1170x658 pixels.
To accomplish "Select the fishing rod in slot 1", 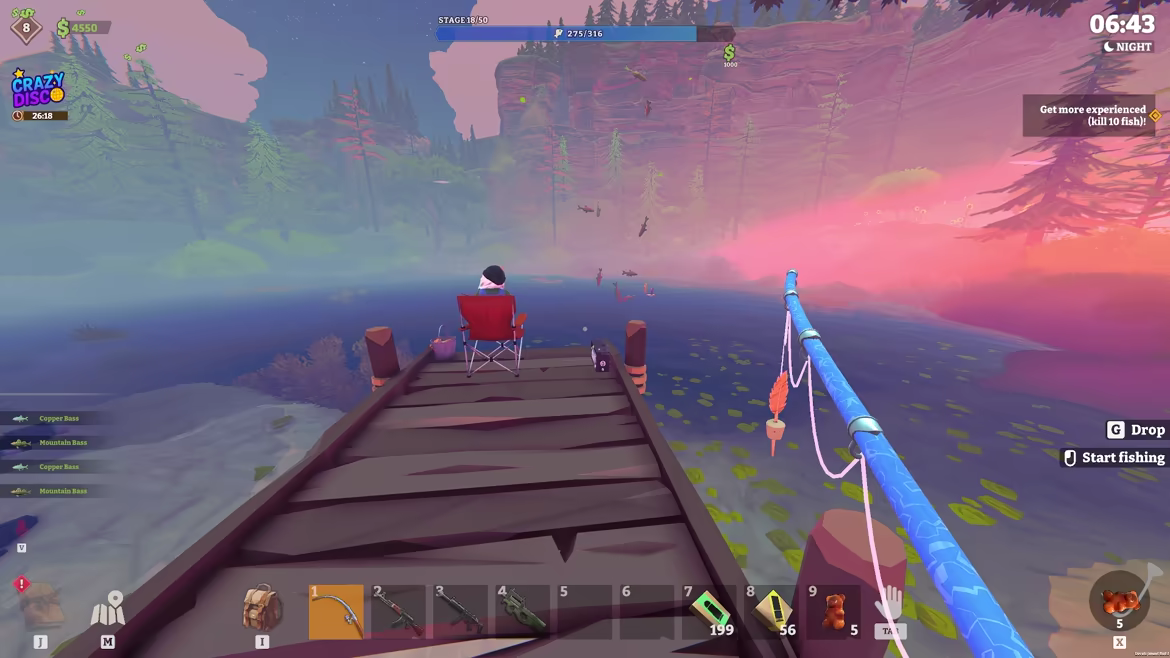I will (x=336, y=611).
